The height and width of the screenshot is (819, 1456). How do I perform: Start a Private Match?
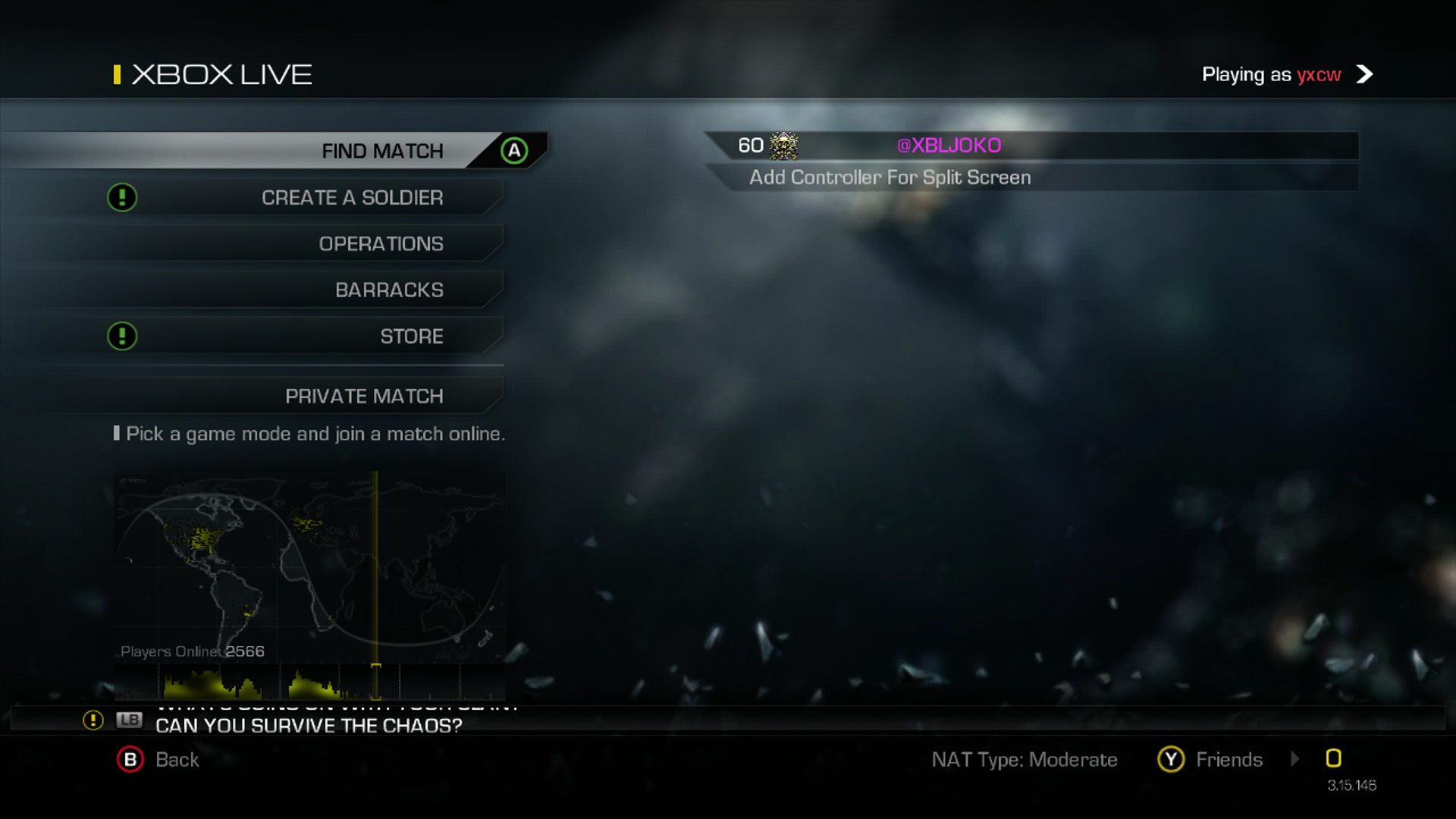pyautogui.click(x=365, y=395)
